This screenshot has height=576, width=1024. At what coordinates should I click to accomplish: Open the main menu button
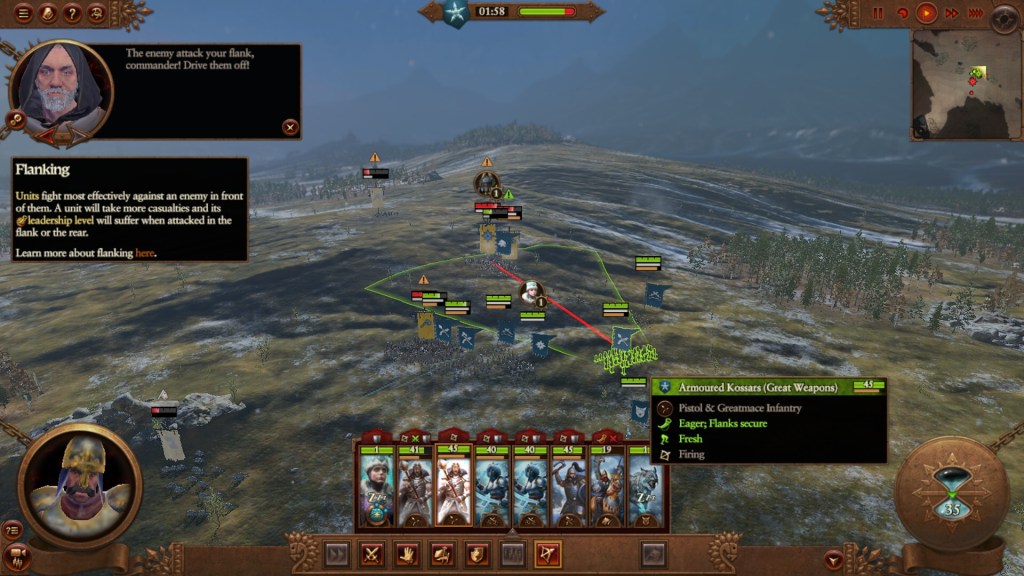pyautogui.click(x=23, y=14)
